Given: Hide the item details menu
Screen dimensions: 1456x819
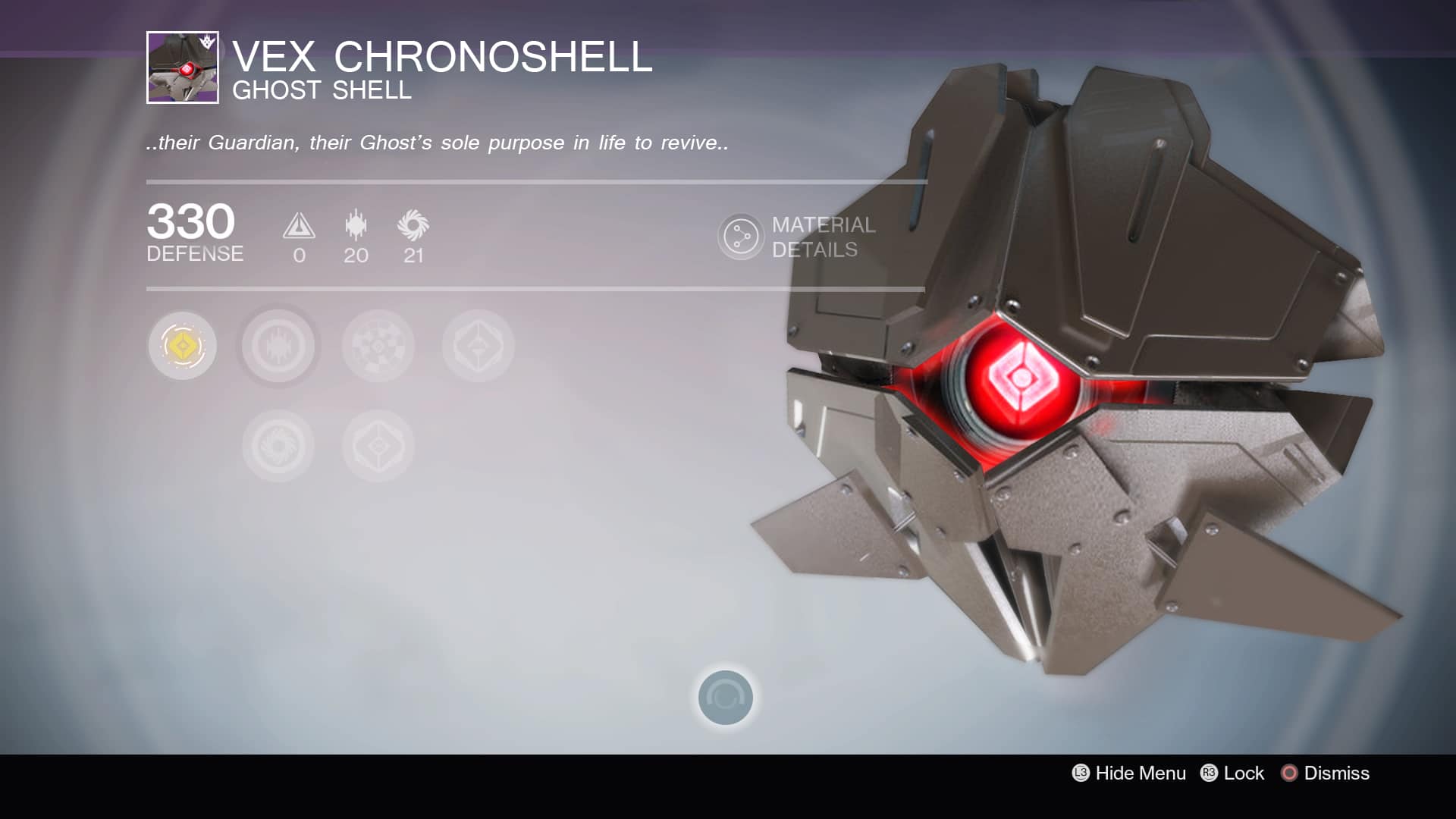Looking at the screenshot, I should 1128,773.
